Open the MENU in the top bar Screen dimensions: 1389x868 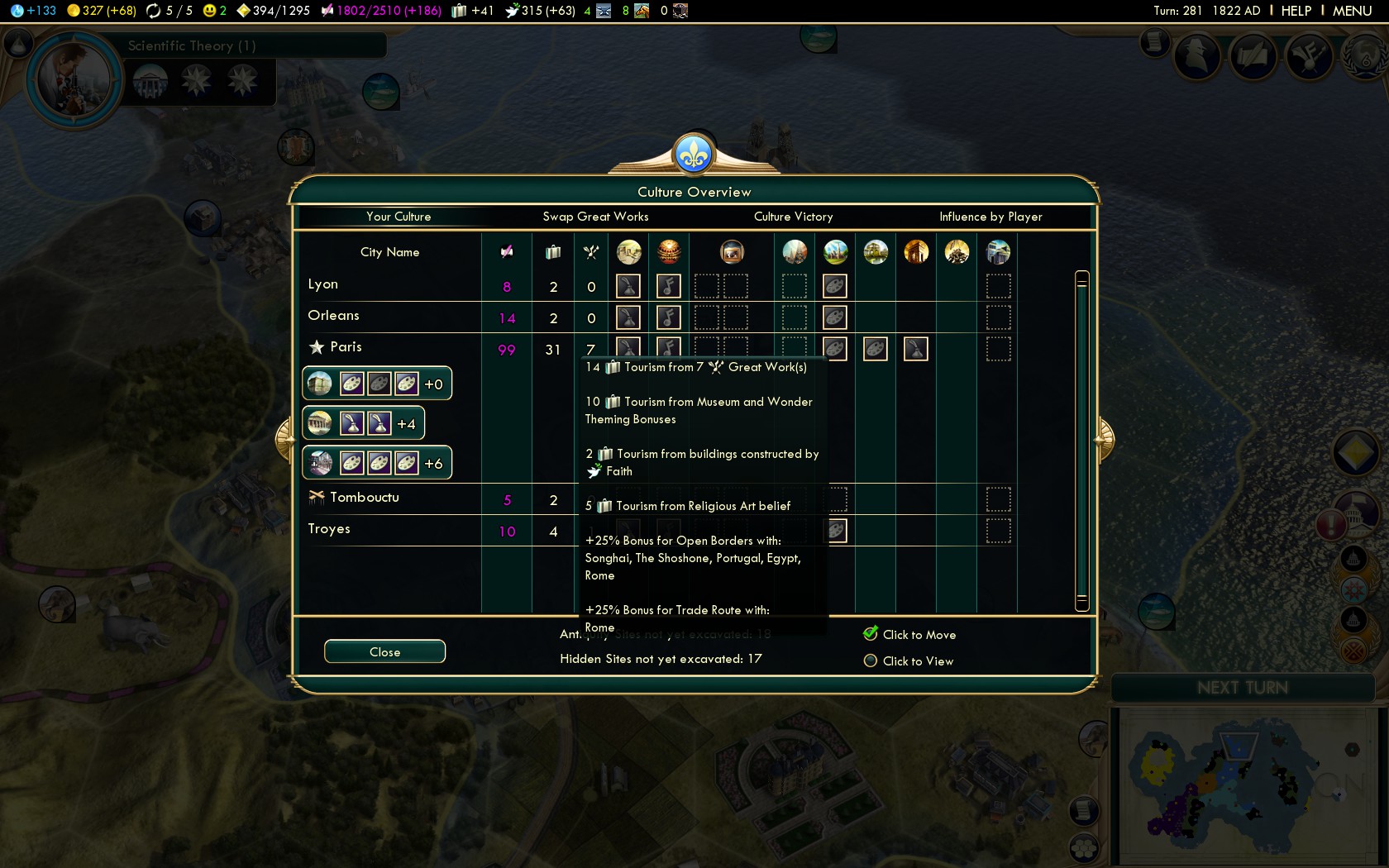[x=1352, y=11]
